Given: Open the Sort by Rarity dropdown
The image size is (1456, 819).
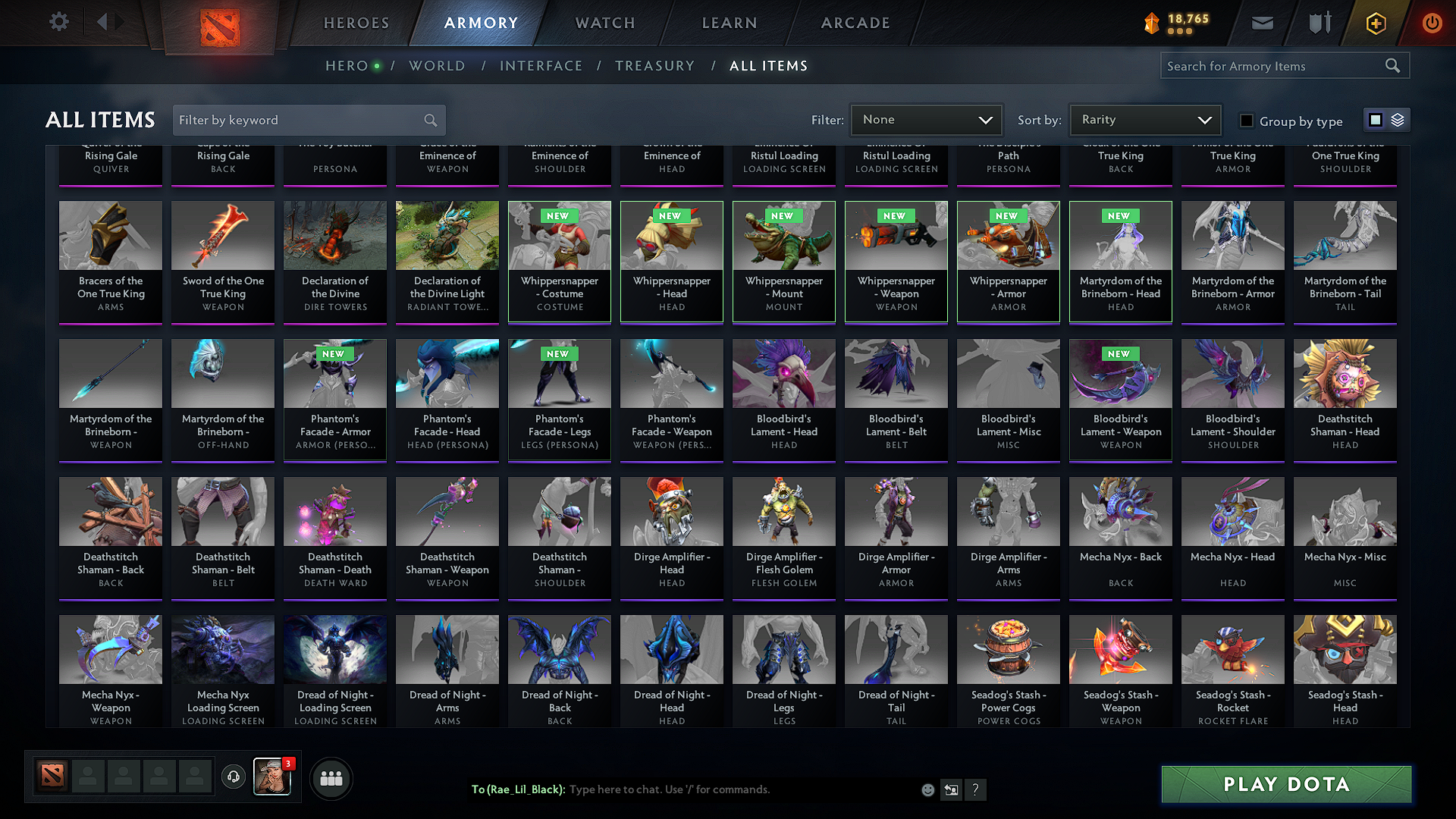Looking at the screenshot, I should [x=1144, y=119].
